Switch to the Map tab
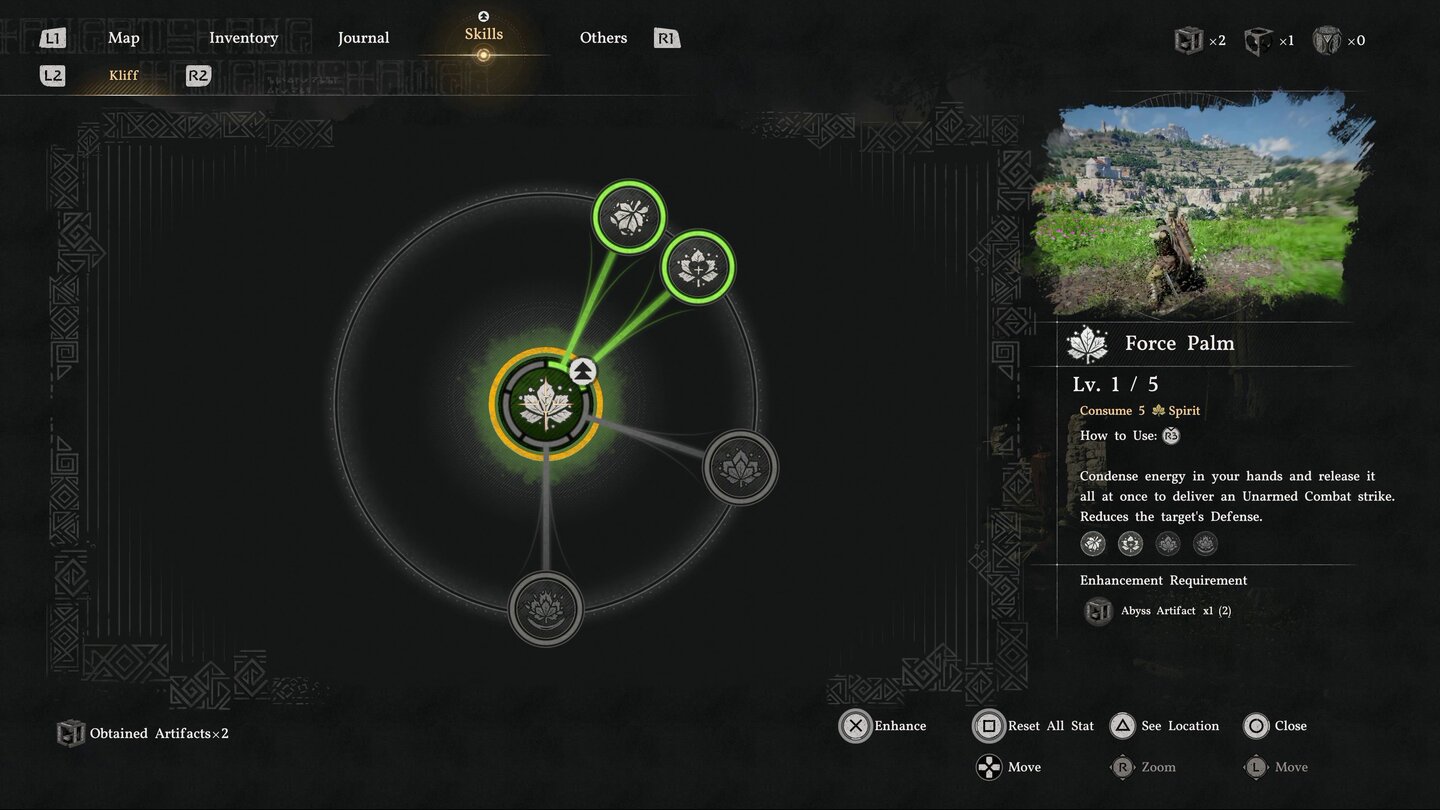The width and height of the screenshot is (1440, 810). coord(124,38)
